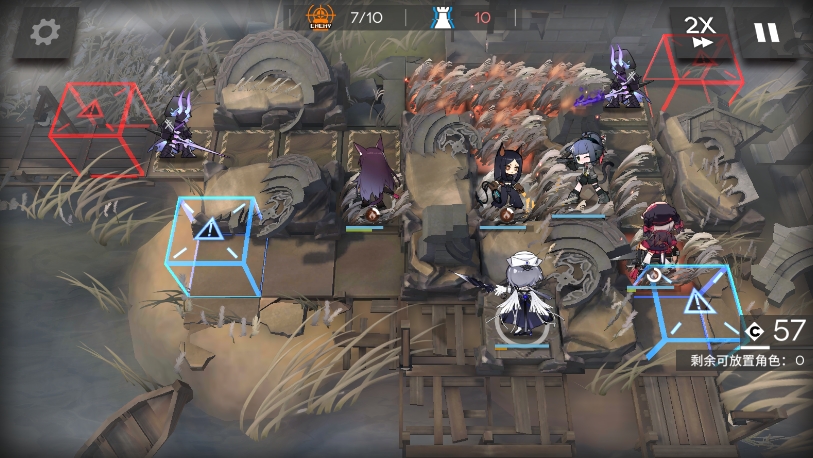Image resolution: width=813 pixels, height=458 pixels.
Task: Open the gear settings menu
Action: pyautogui.click(x=44, y=32)
